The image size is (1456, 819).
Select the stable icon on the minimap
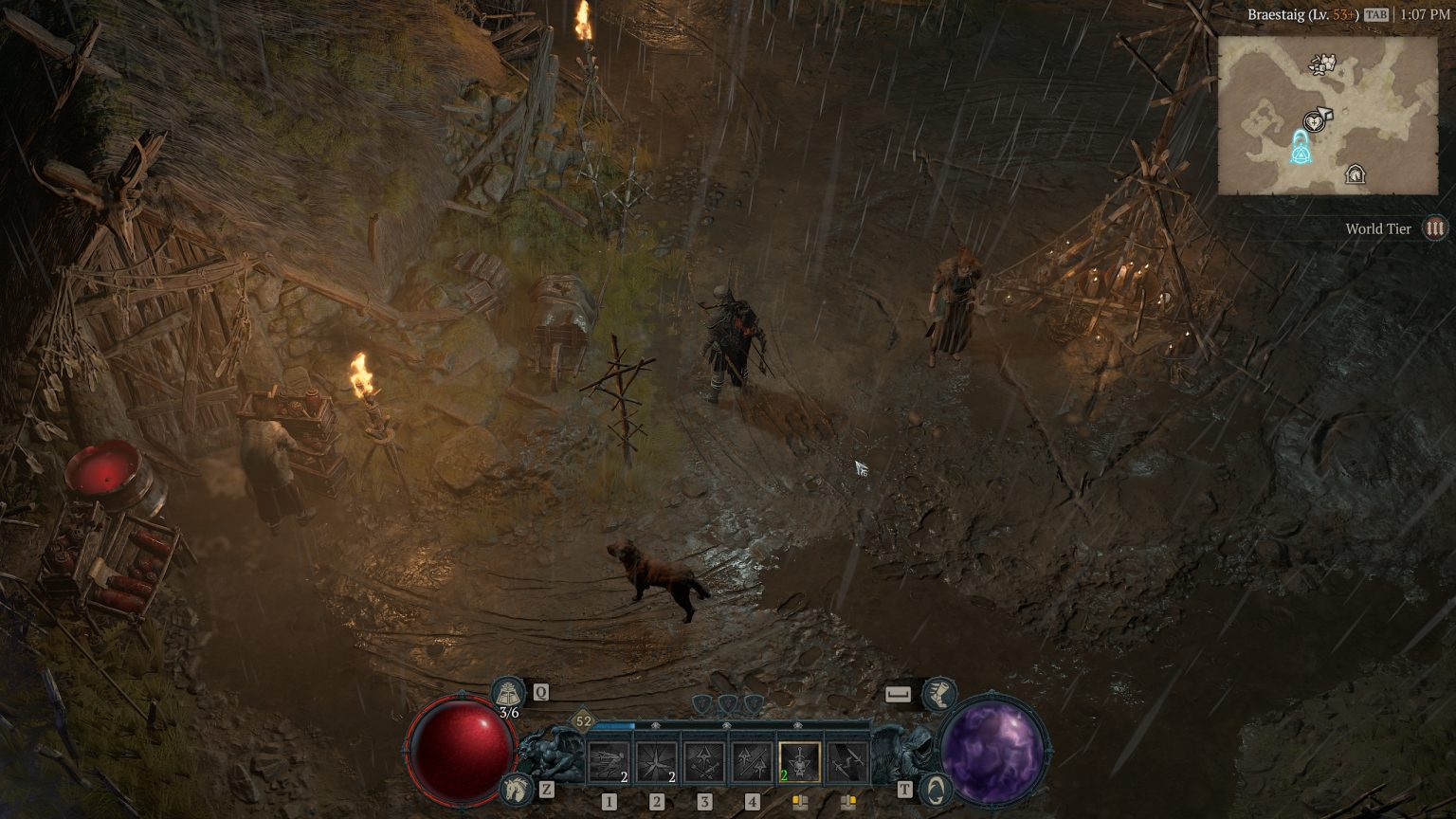point(1356,175)
